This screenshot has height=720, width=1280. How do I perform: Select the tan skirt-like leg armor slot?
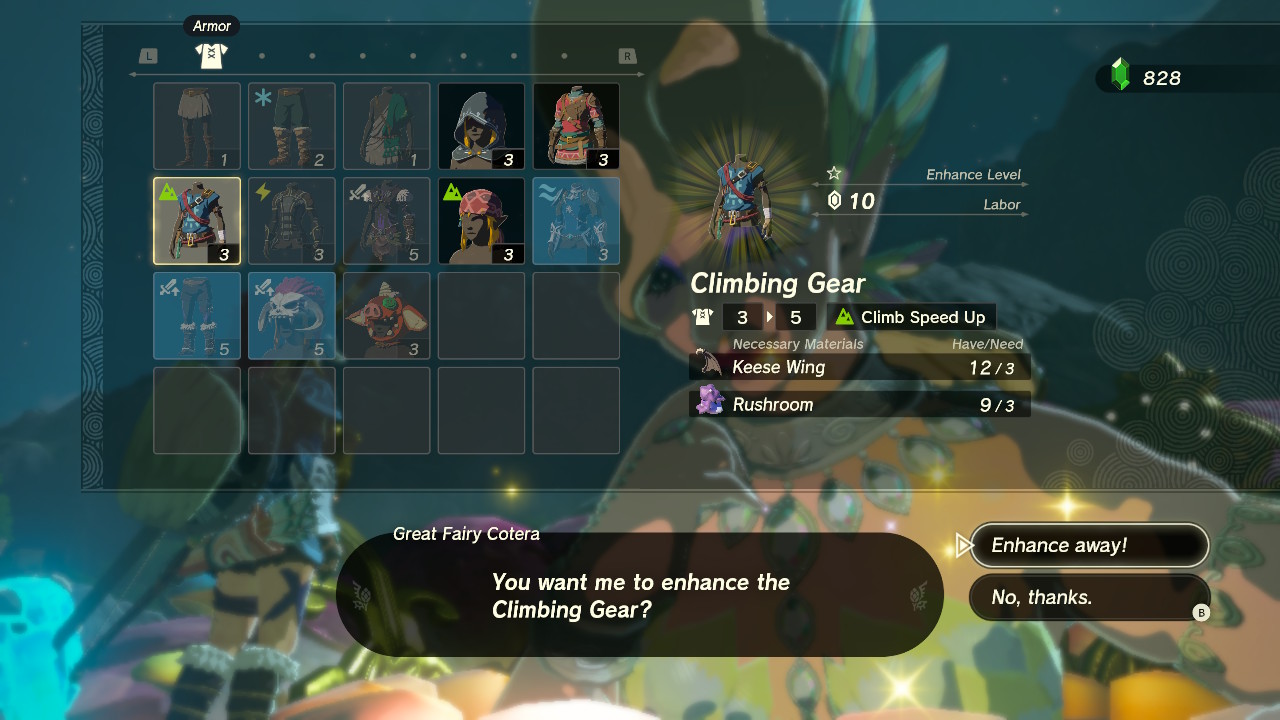click(x=197, y=126)
